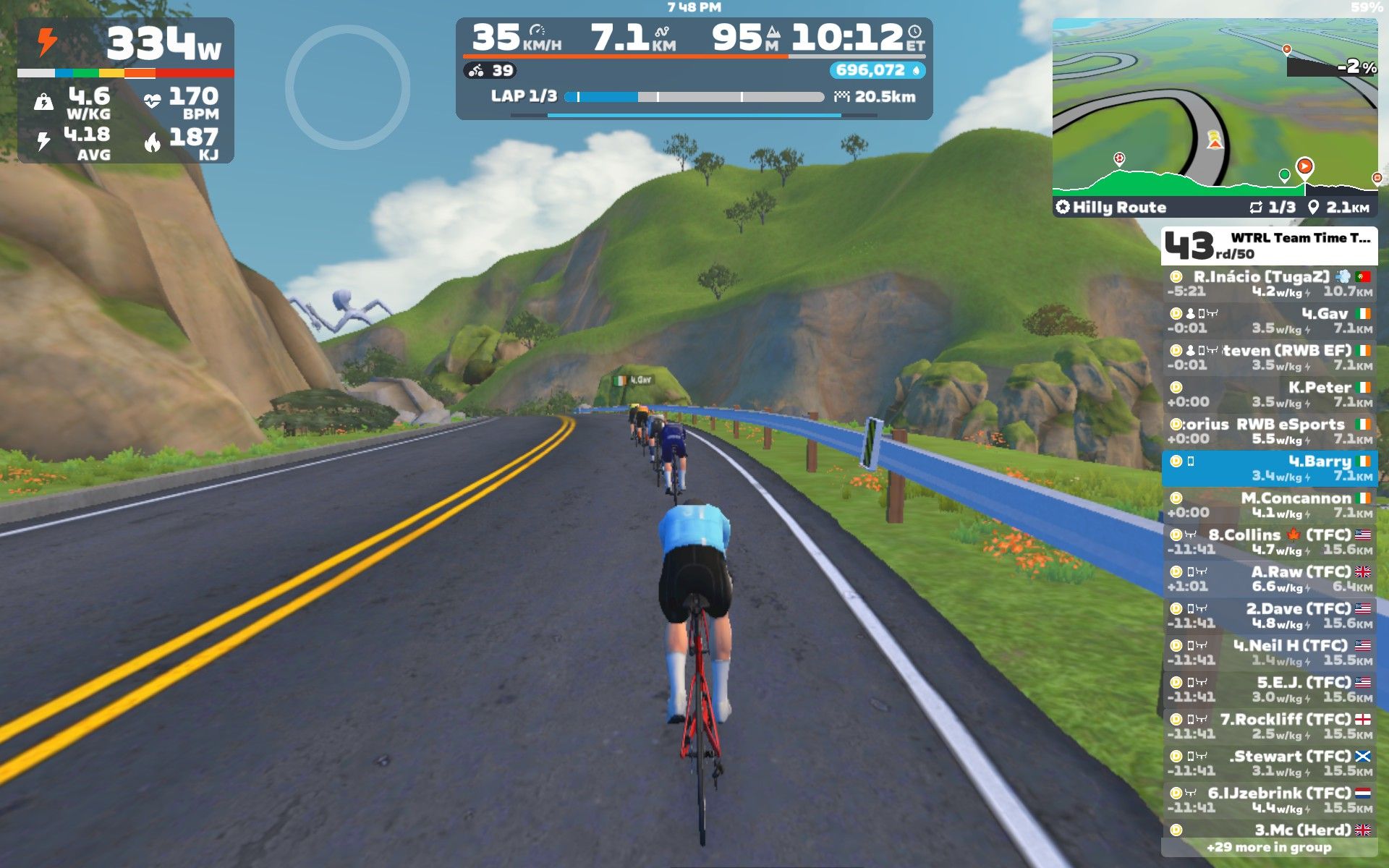Open the 334w power stats panel
The width and height of the screenshot is (1389, 868).
point(126,90)
